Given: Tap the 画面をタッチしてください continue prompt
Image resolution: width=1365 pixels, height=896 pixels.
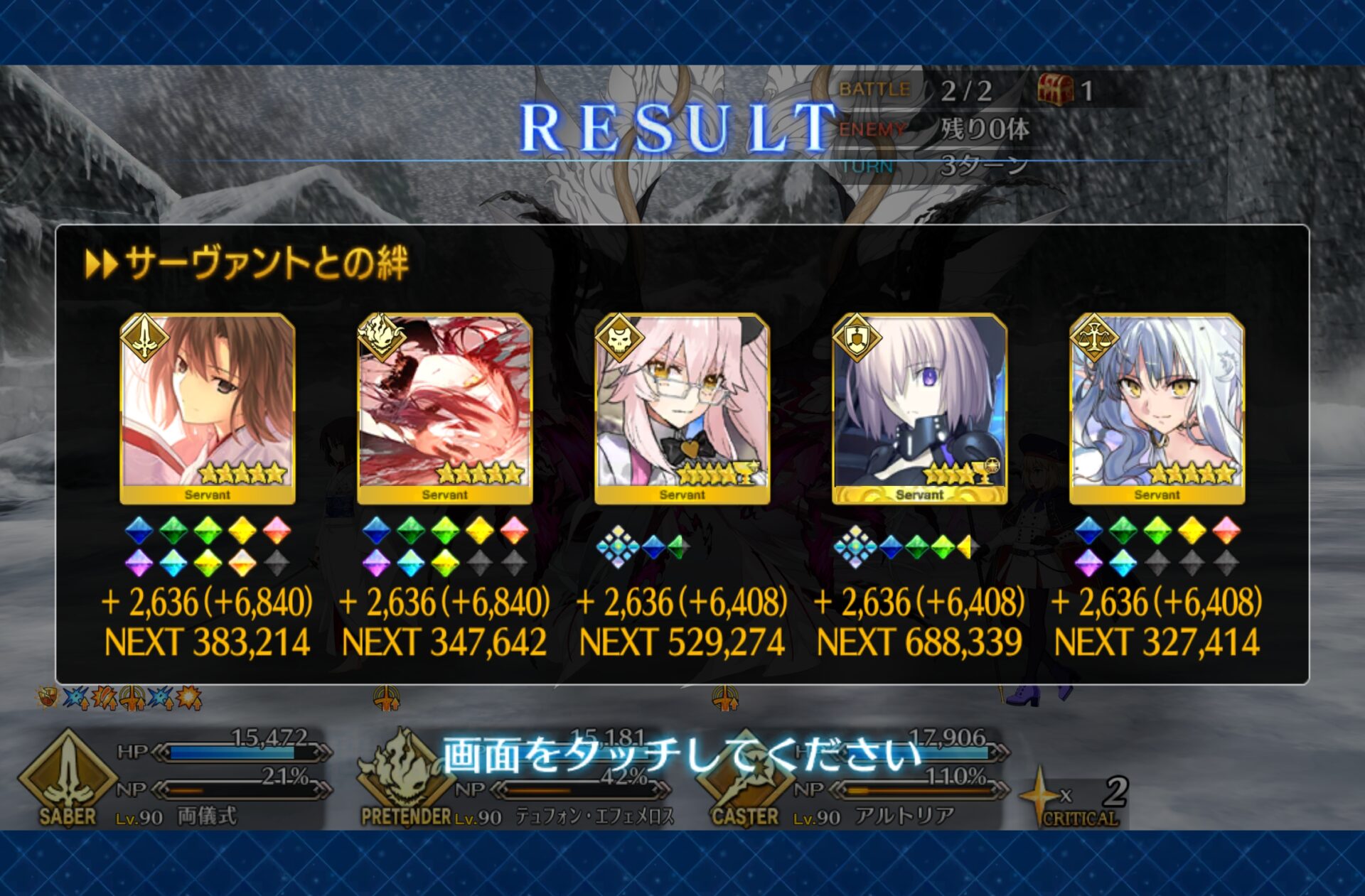Looking at the screenshot, I should tap(681, 754).
